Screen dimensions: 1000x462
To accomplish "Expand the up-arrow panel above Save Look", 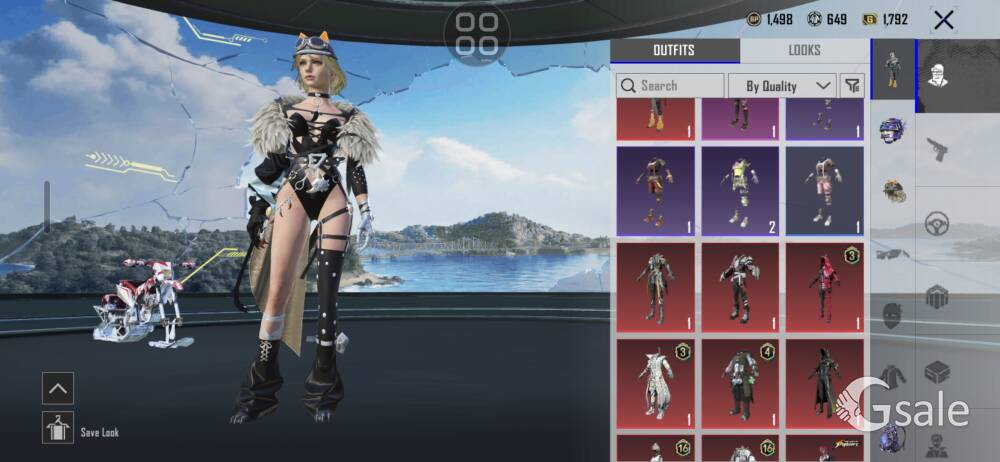I will [58, 388].
